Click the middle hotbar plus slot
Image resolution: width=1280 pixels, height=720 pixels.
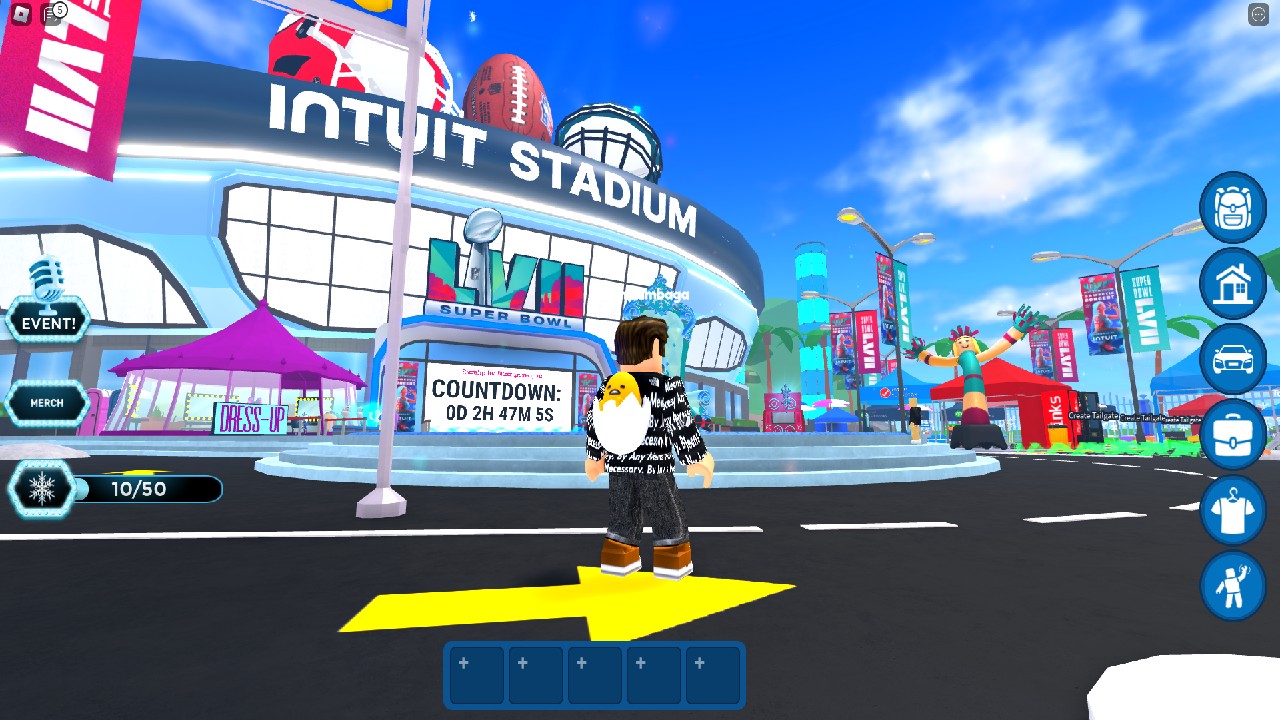tap(593, 675)
